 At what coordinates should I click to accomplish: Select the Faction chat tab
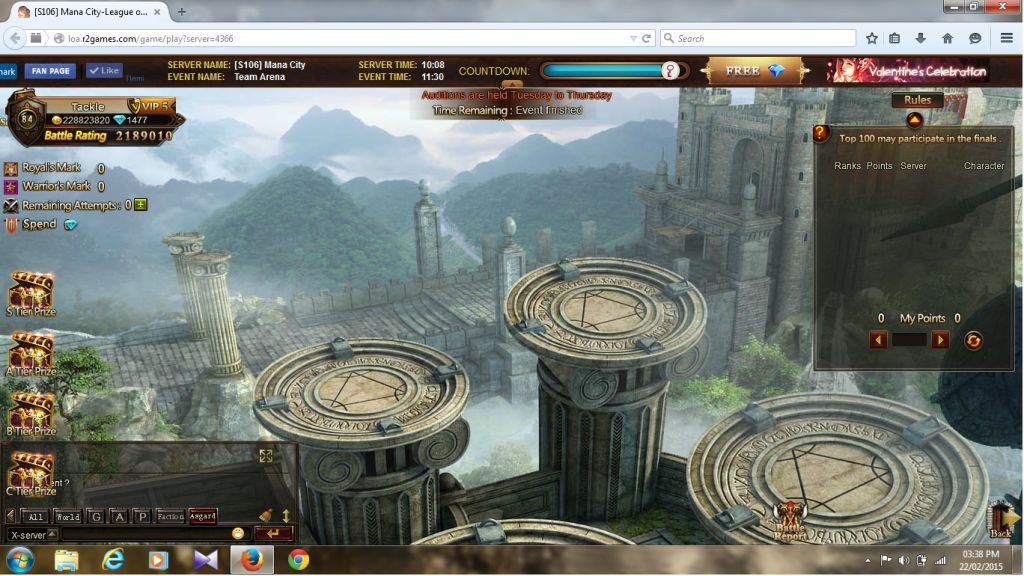[170, 517]
